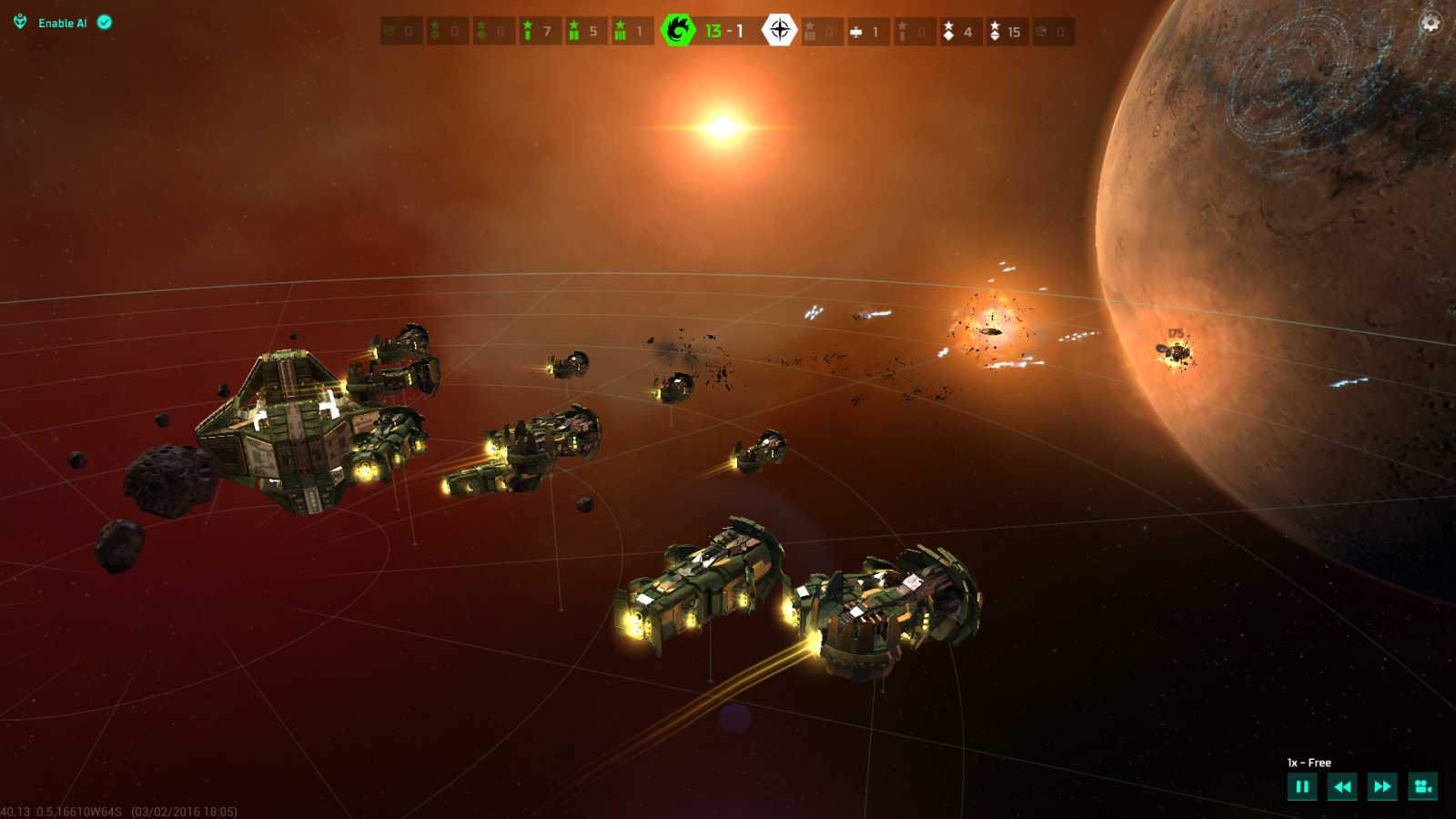
Task: Switch the camera mode button
Action: [1422, 787]
